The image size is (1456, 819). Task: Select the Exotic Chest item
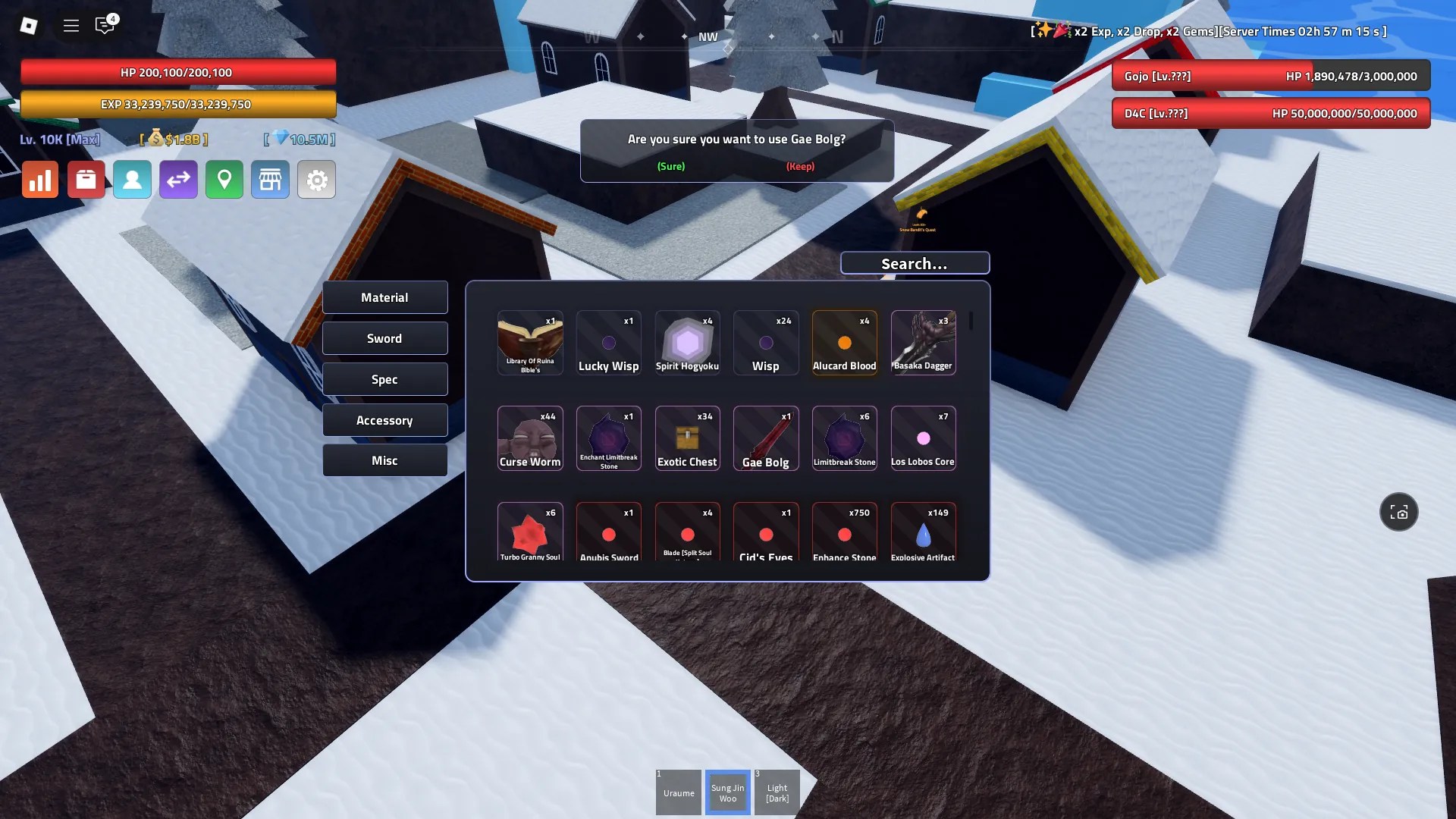click(x=687, y=438)
